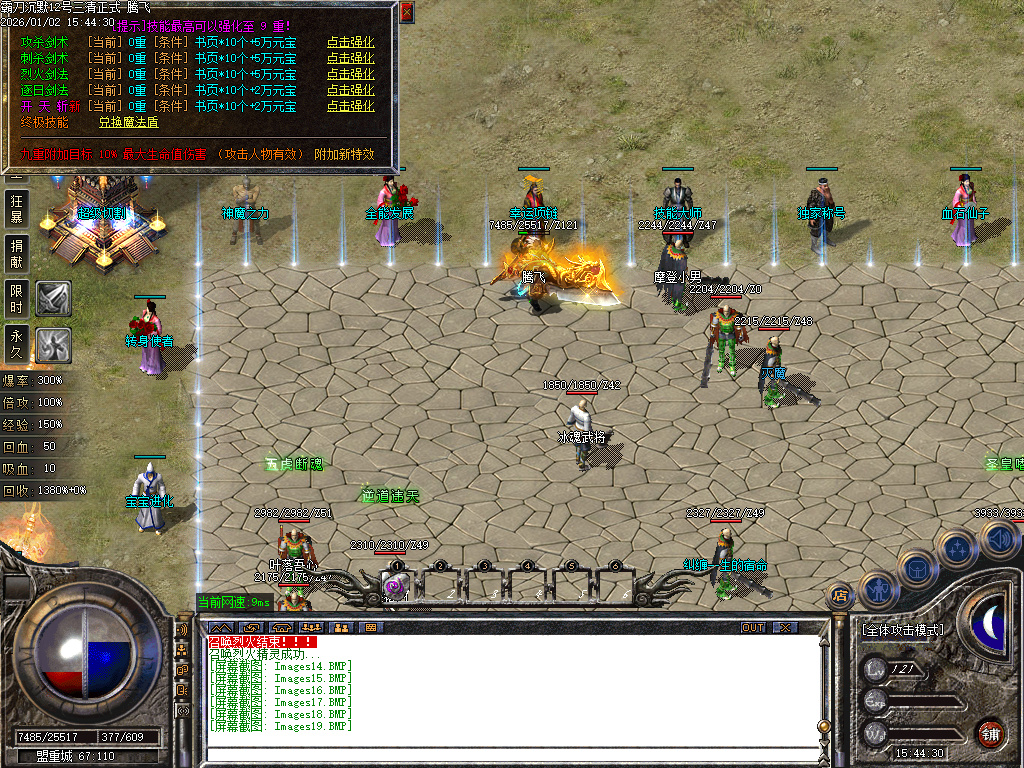1024x768 pixels.
Task: Open the 捐献 side menu button
Action: 17,253
